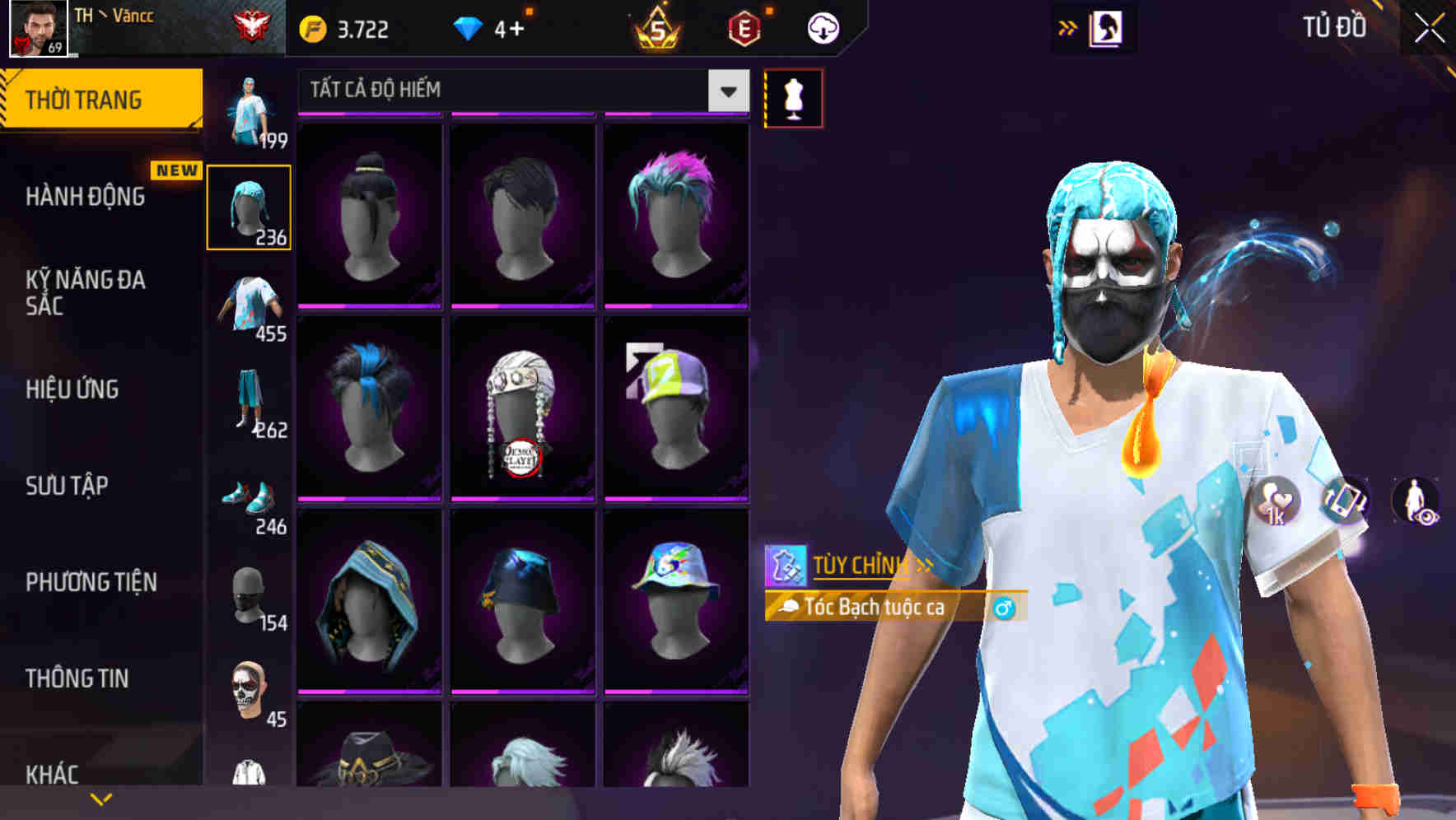Open the SƯU TẬP tab
Screen dimensions: 1456x820
pos(68,486)
